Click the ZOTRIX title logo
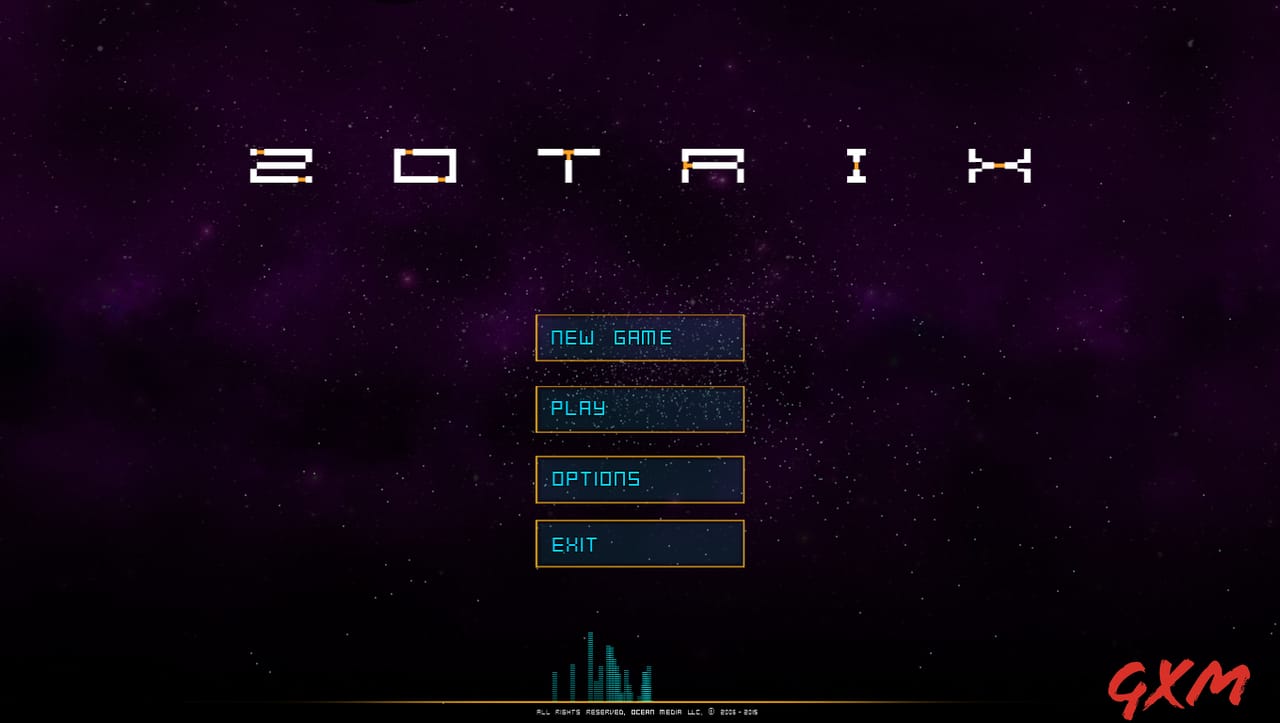The image size is (1280, 723). pyautogui.click(x=640, y=165)
